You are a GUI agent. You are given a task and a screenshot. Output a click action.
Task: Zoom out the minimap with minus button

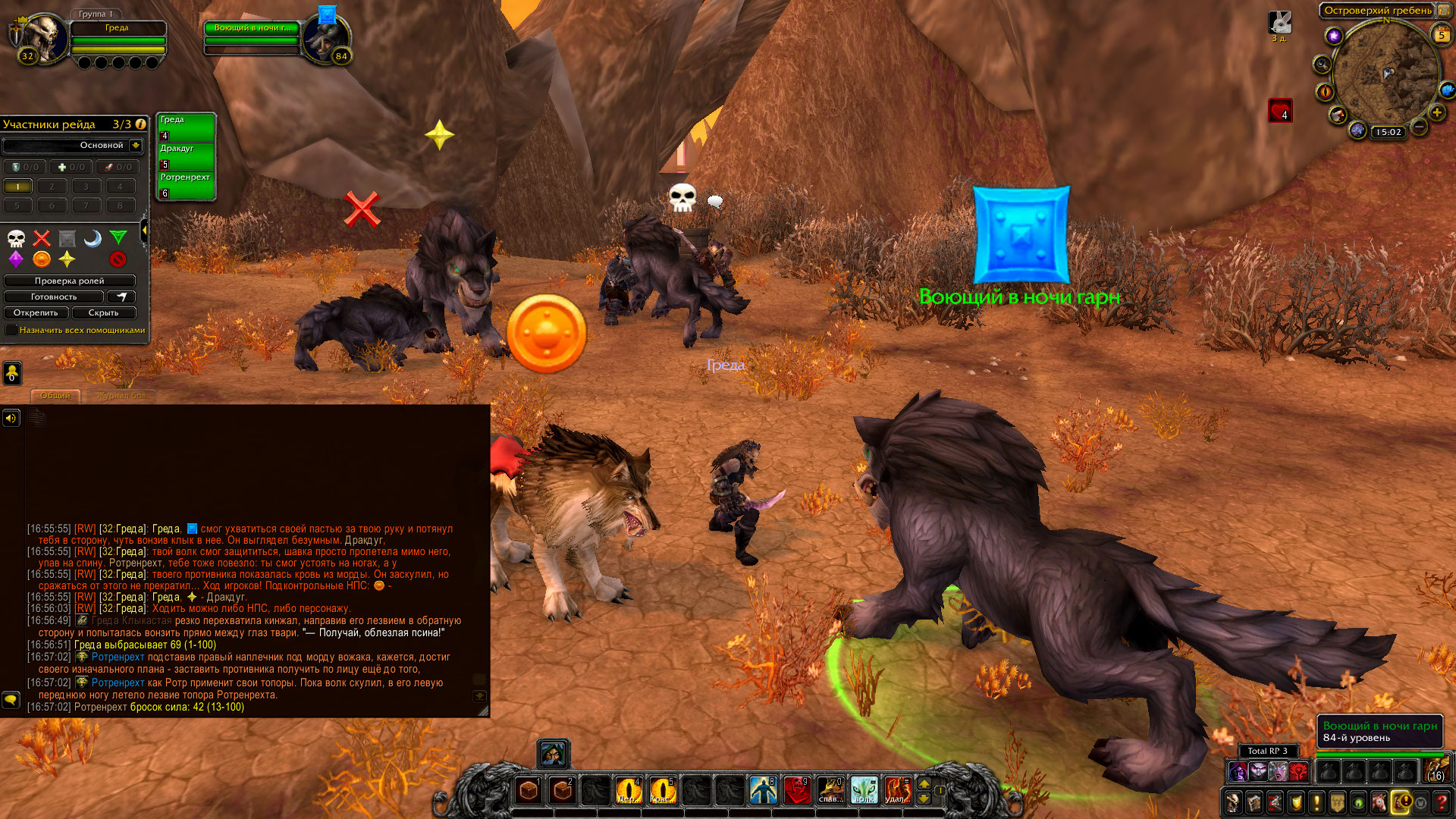[x=1419, y=127]
